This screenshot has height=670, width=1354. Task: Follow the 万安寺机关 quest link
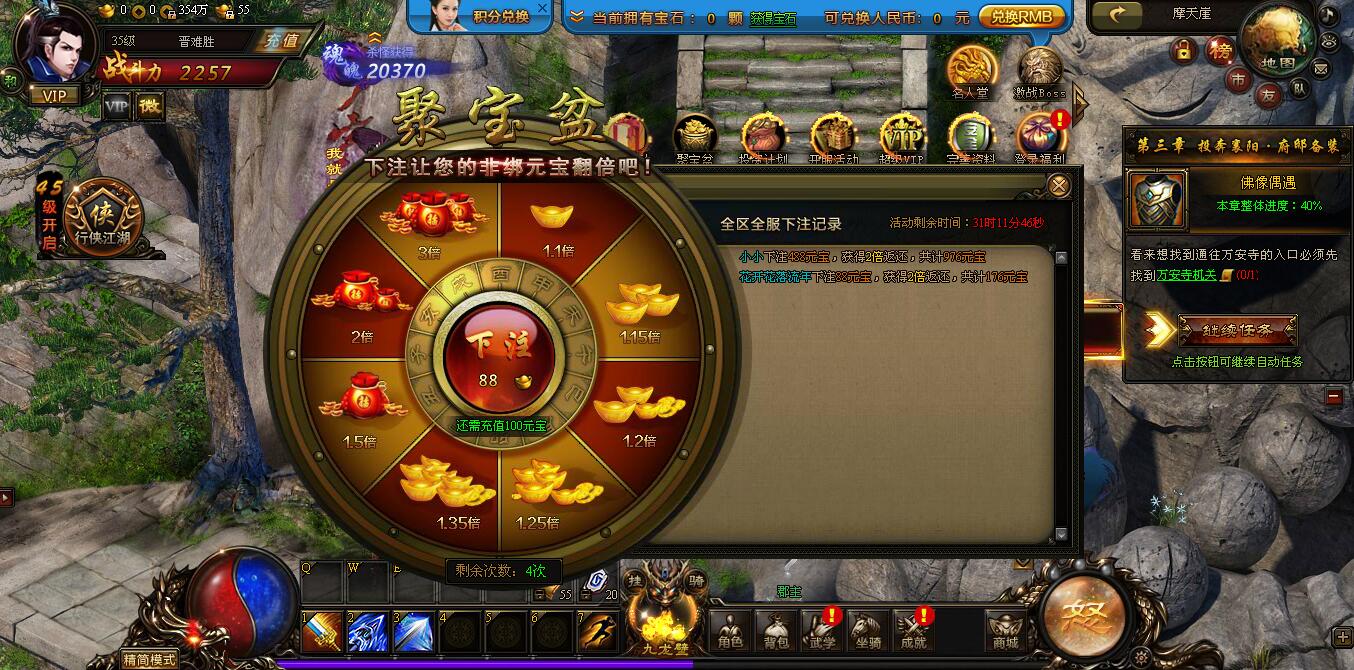pos(1186,275)
